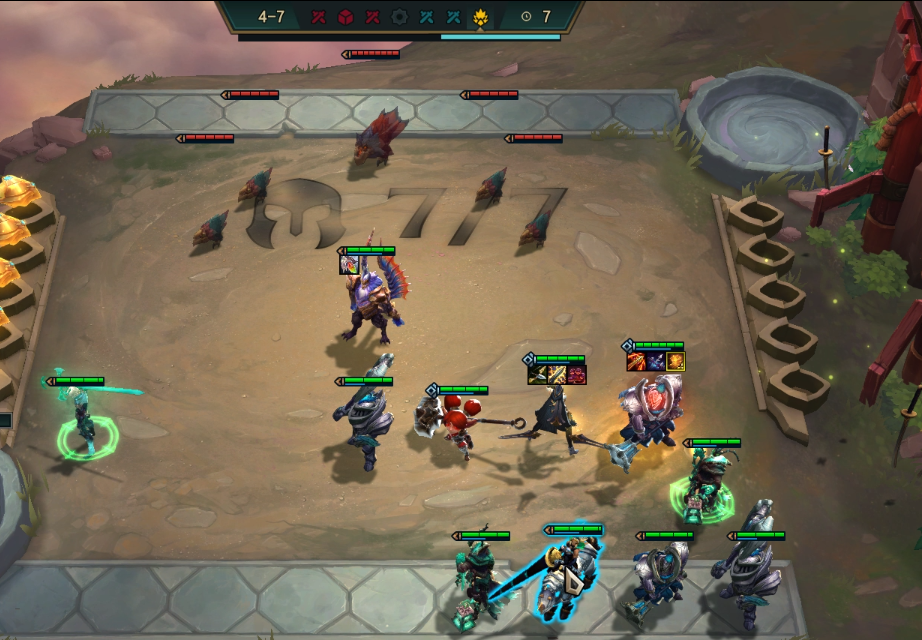Inspect the bow item icon

point(537,375)
